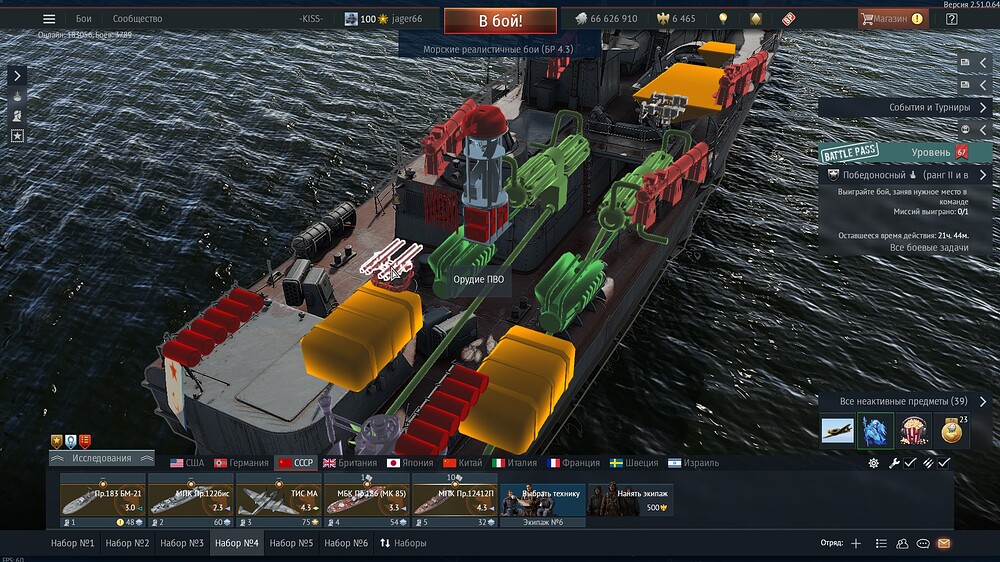Viewport: 1000px width, 562px height.
Task: Expand 'События и Турниры' panel
Action: click(905, 107)
